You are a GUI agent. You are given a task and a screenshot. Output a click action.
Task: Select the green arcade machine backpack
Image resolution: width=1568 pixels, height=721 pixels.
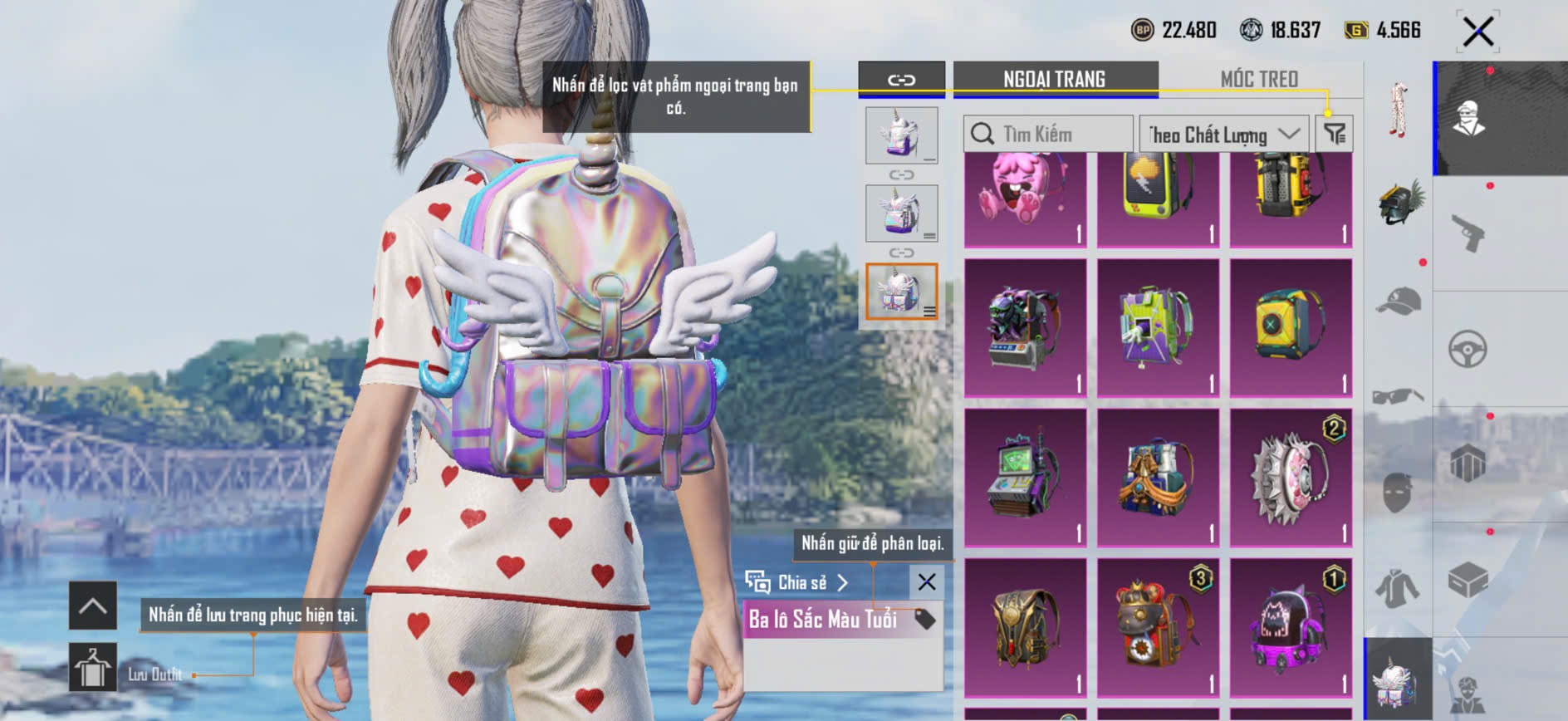pos(1025,478)
